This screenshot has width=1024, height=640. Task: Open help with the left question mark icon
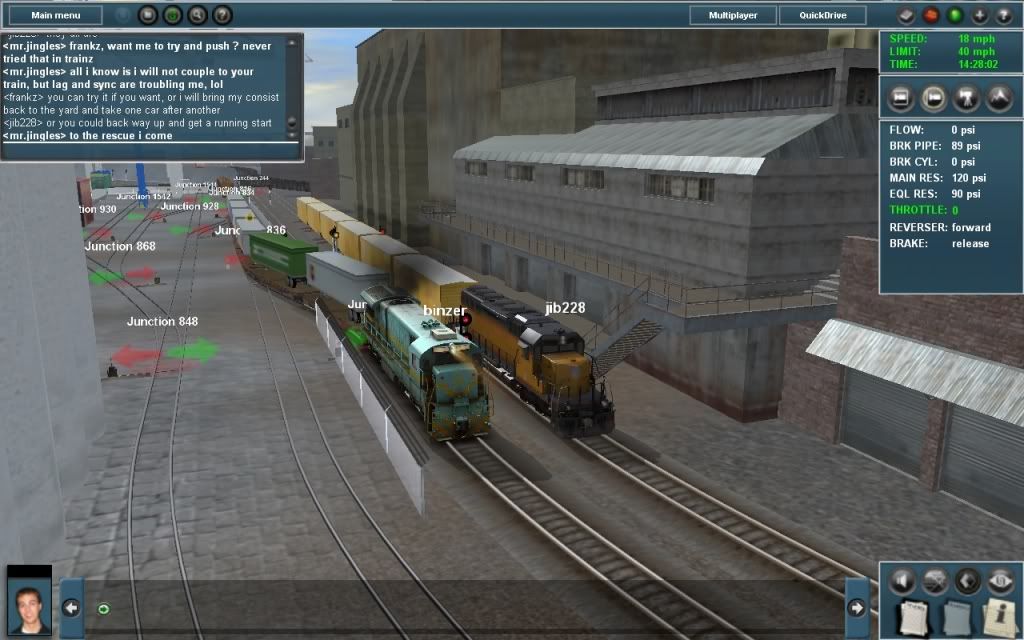coord(222,15)
